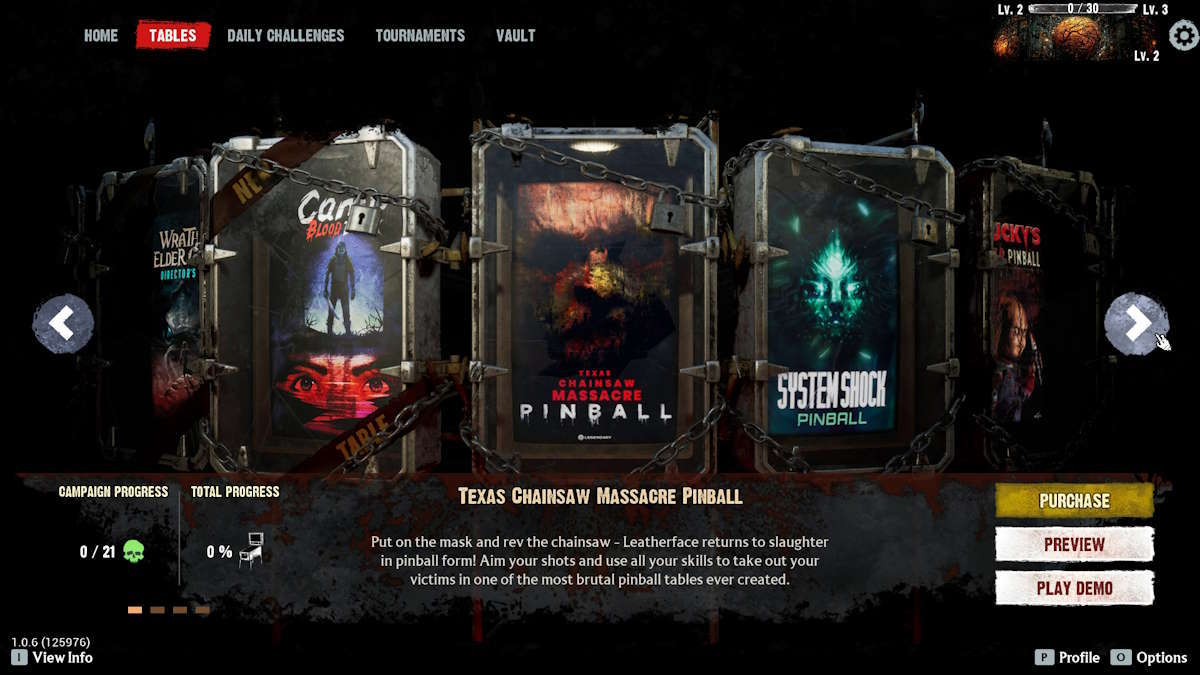Show the previous table with left arrow
This screenshot has height=675, width=1200.
[63, 323]
